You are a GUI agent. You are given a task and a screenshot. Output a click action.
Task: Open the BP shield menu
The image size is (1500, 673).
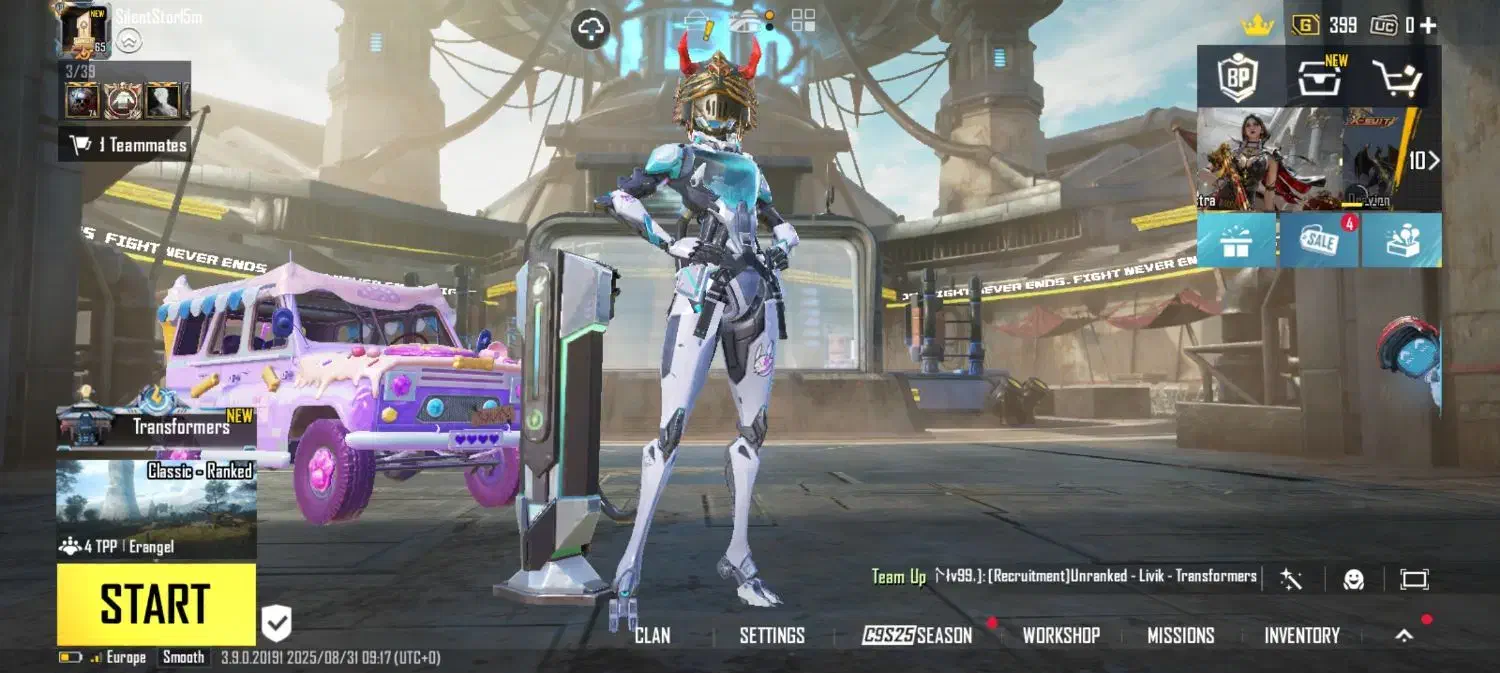point(1237,78)
